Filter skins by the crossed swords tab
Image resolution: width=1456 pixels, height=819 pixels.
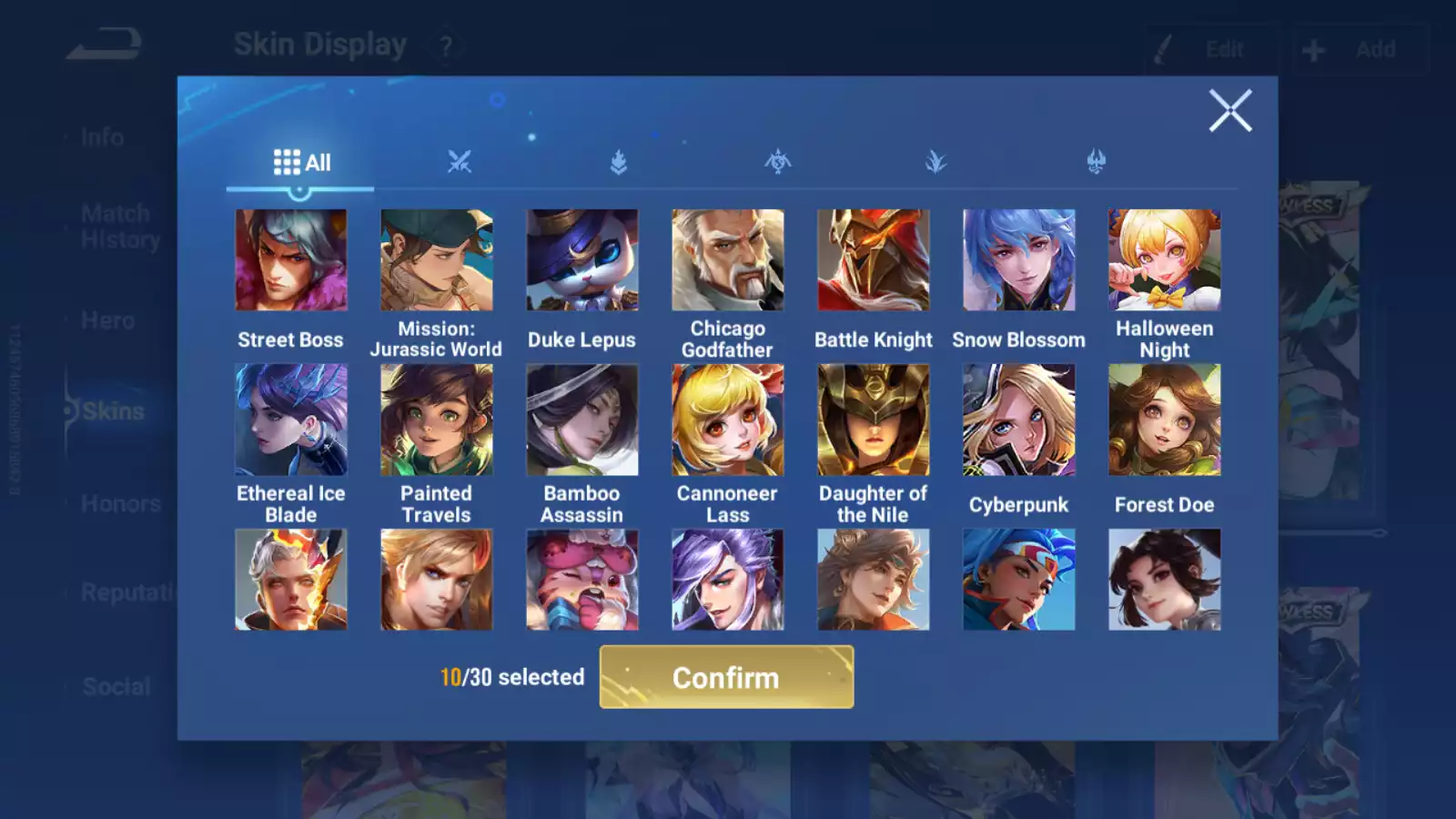click(460, 162)
